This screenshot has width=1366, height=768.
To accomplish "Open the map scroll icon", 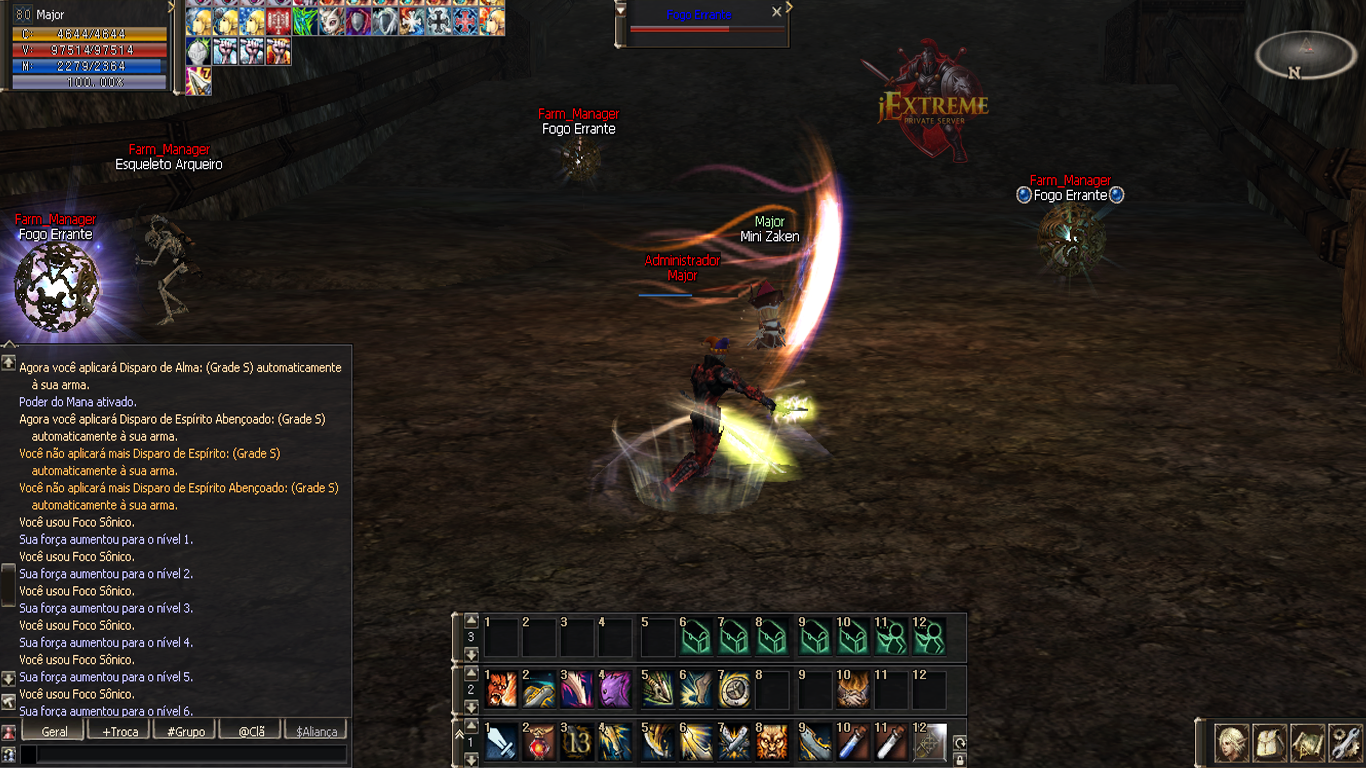I will (x=1307, y=743).
